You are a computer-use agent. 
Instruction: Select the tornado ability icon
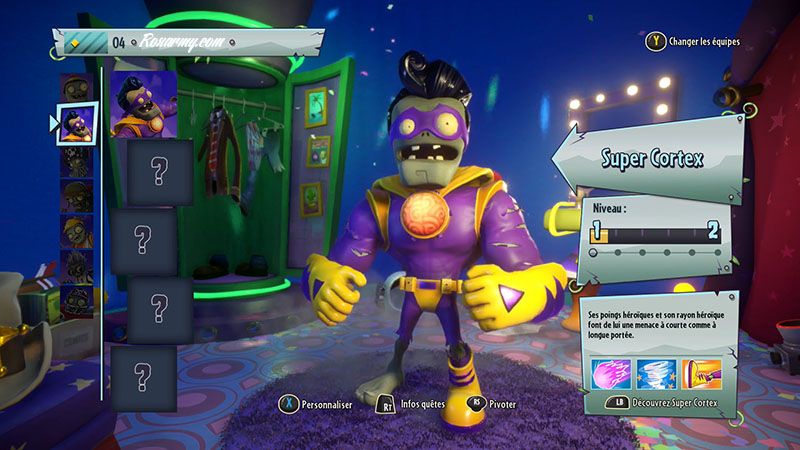(655, 373)
